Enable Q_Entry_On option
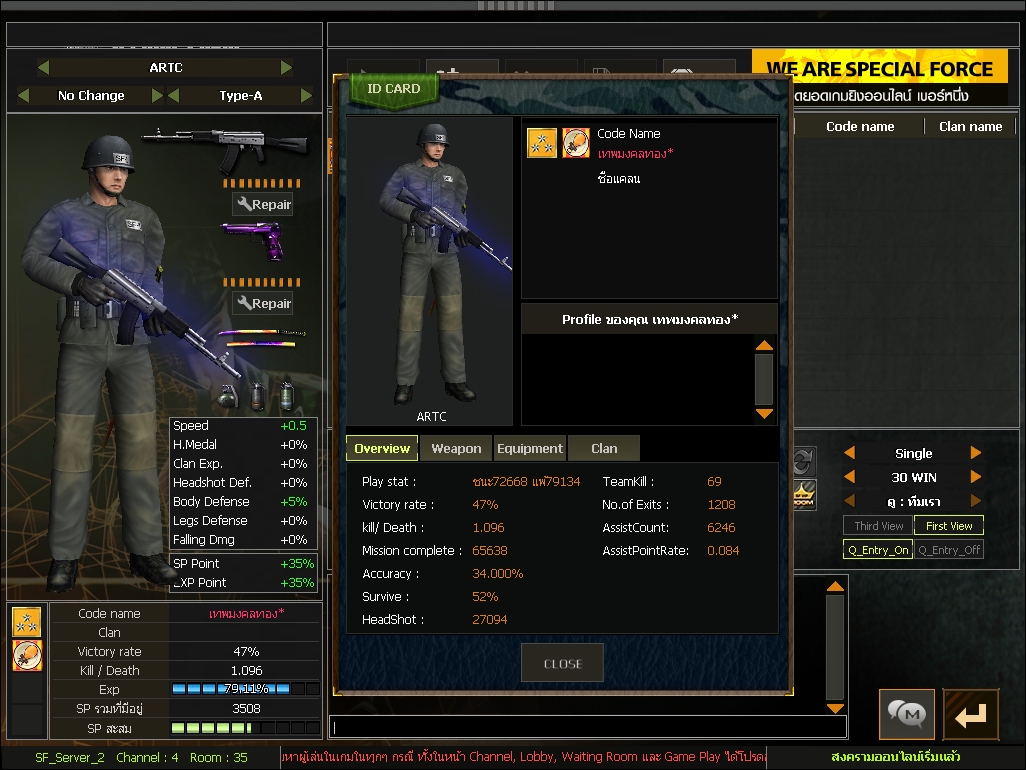The image size is (1026, 770). (878, 550)
